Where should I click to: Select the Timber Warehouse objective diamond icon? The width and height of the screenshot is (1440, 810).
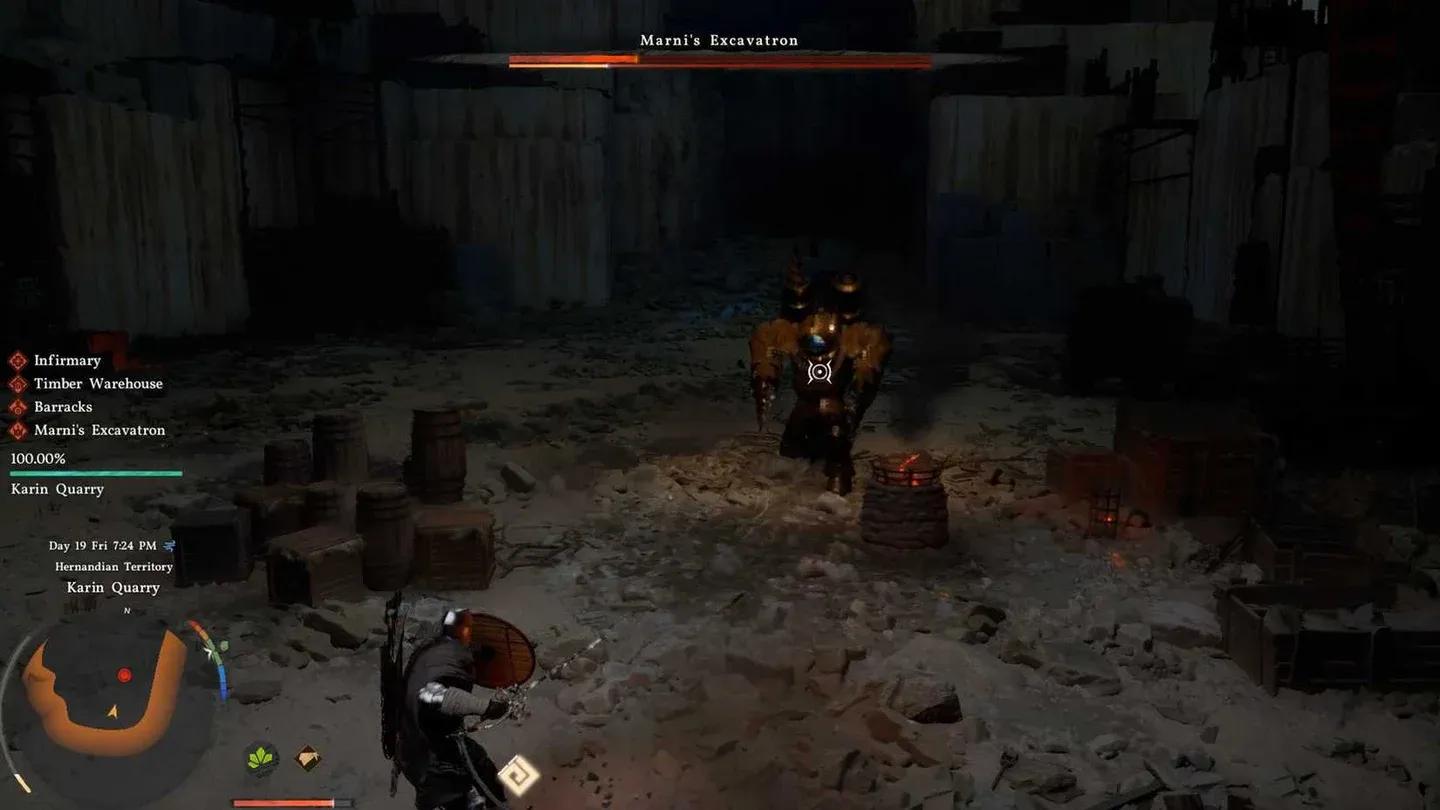coord(17,383)
